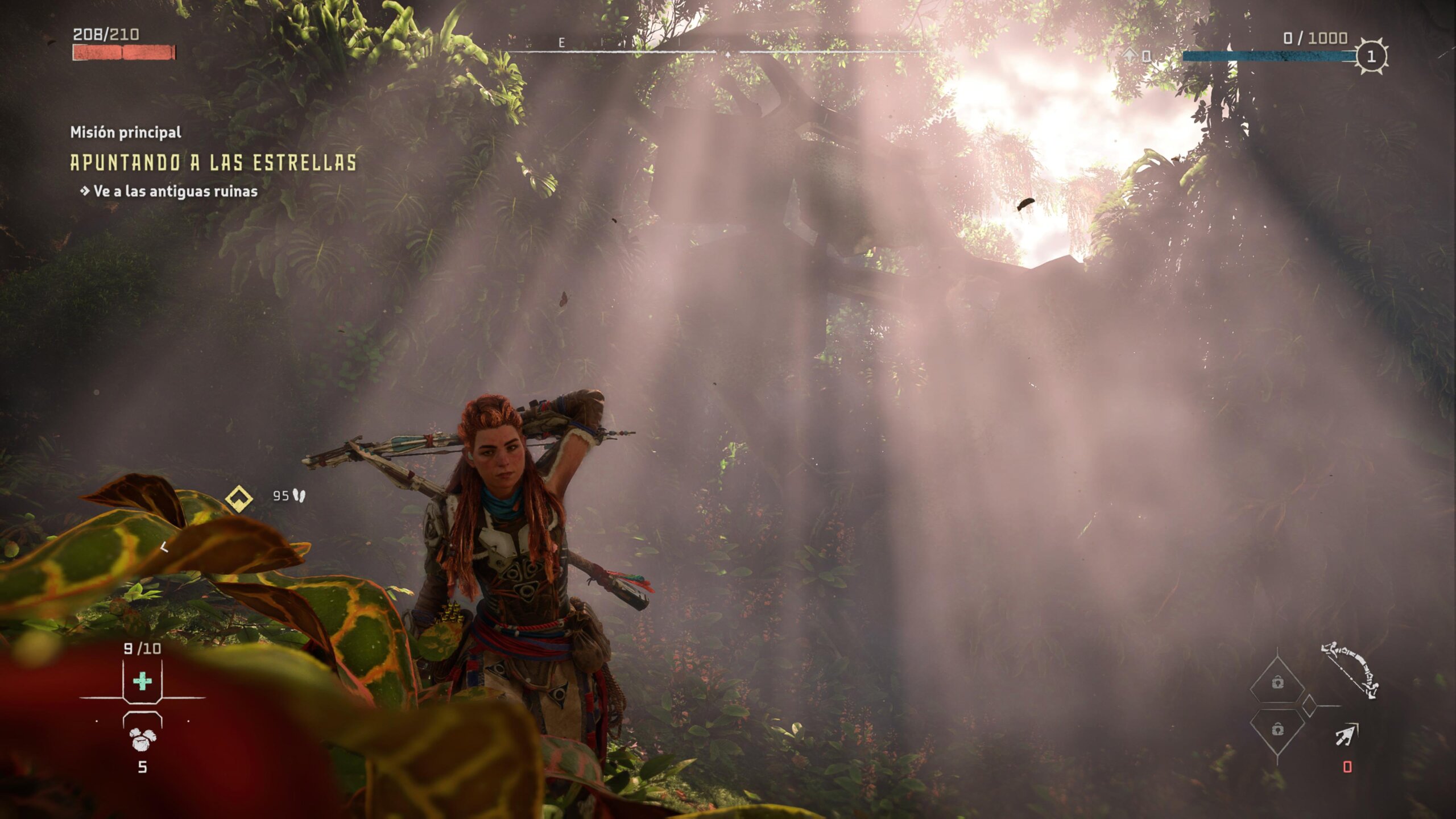Click the compass bar heading strip
The image size is (1456, 819).
722,51
